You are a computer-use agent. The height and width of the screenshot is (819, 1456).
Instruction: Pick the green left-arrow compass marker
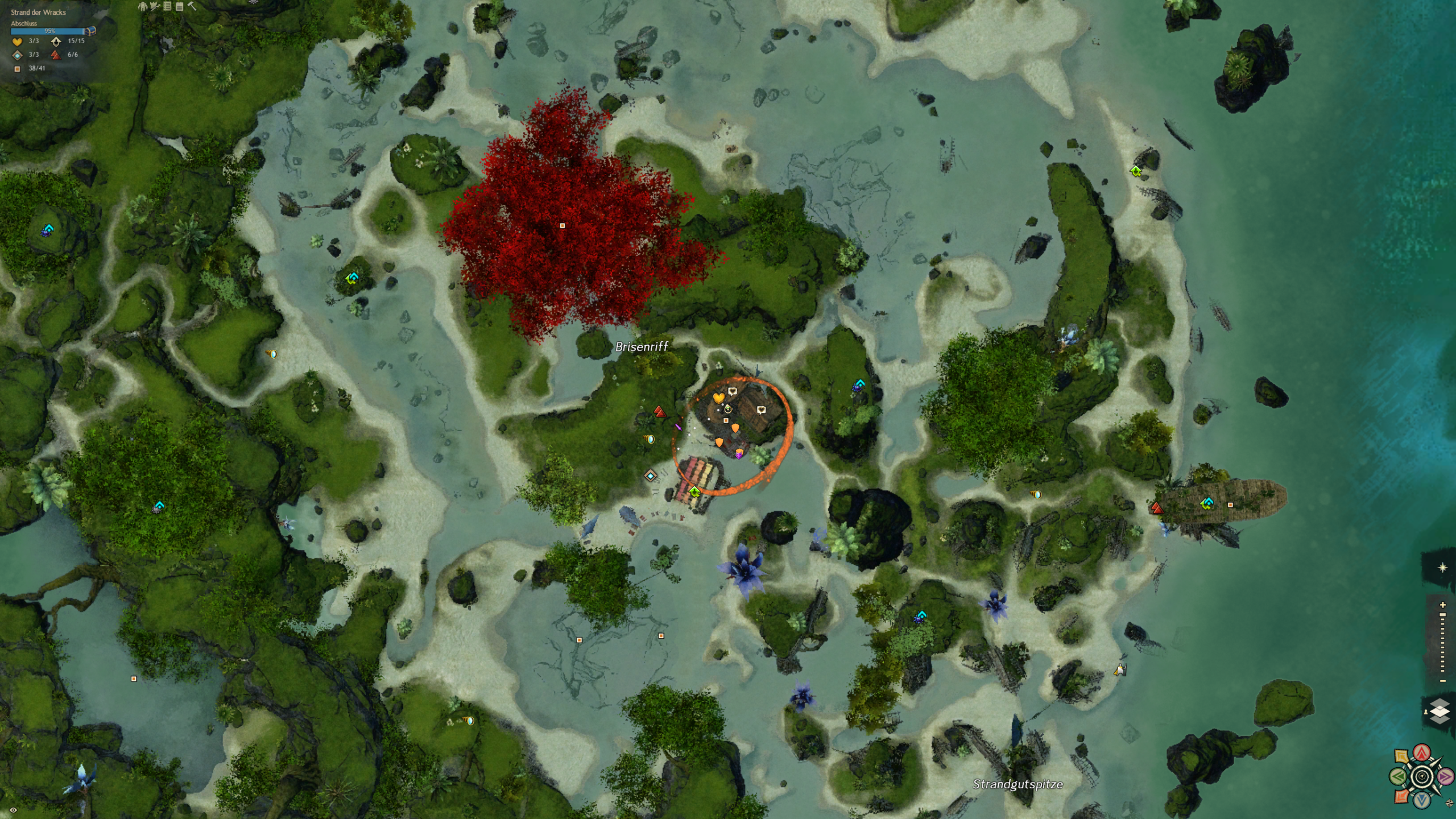pyautogui.click(x=1399, y=776)
